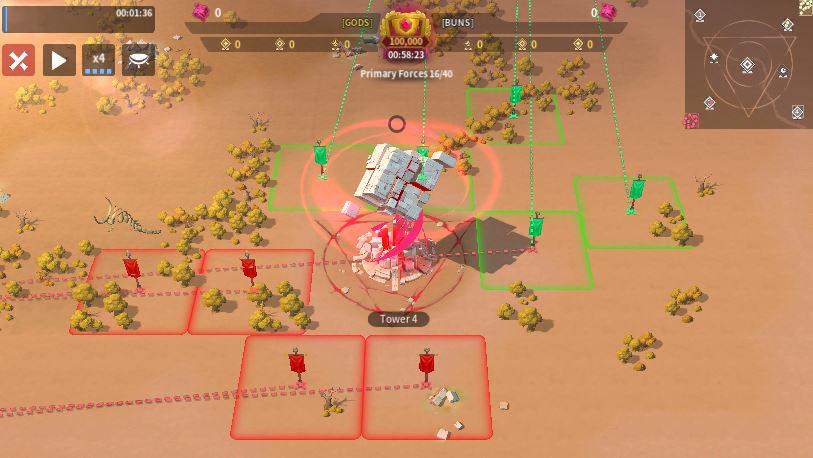Click the central 100,000 crest emblem
This screenshot has height=458, width=813.
click(x=405, y=26)
